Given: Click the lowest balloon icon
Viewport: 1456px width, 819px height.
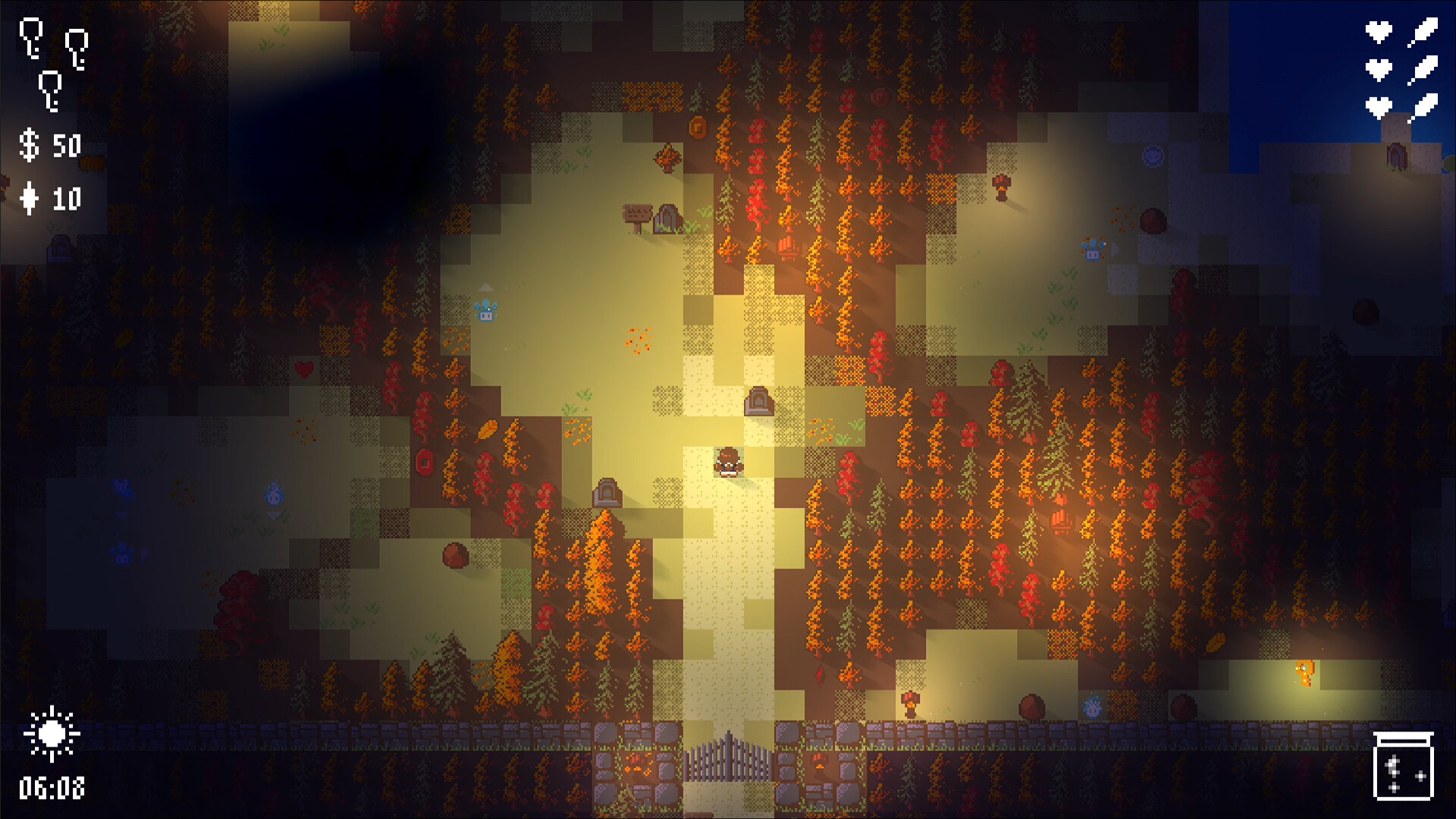Looking at the screenshot, I should pyautogui.click(x=49, y=90).
